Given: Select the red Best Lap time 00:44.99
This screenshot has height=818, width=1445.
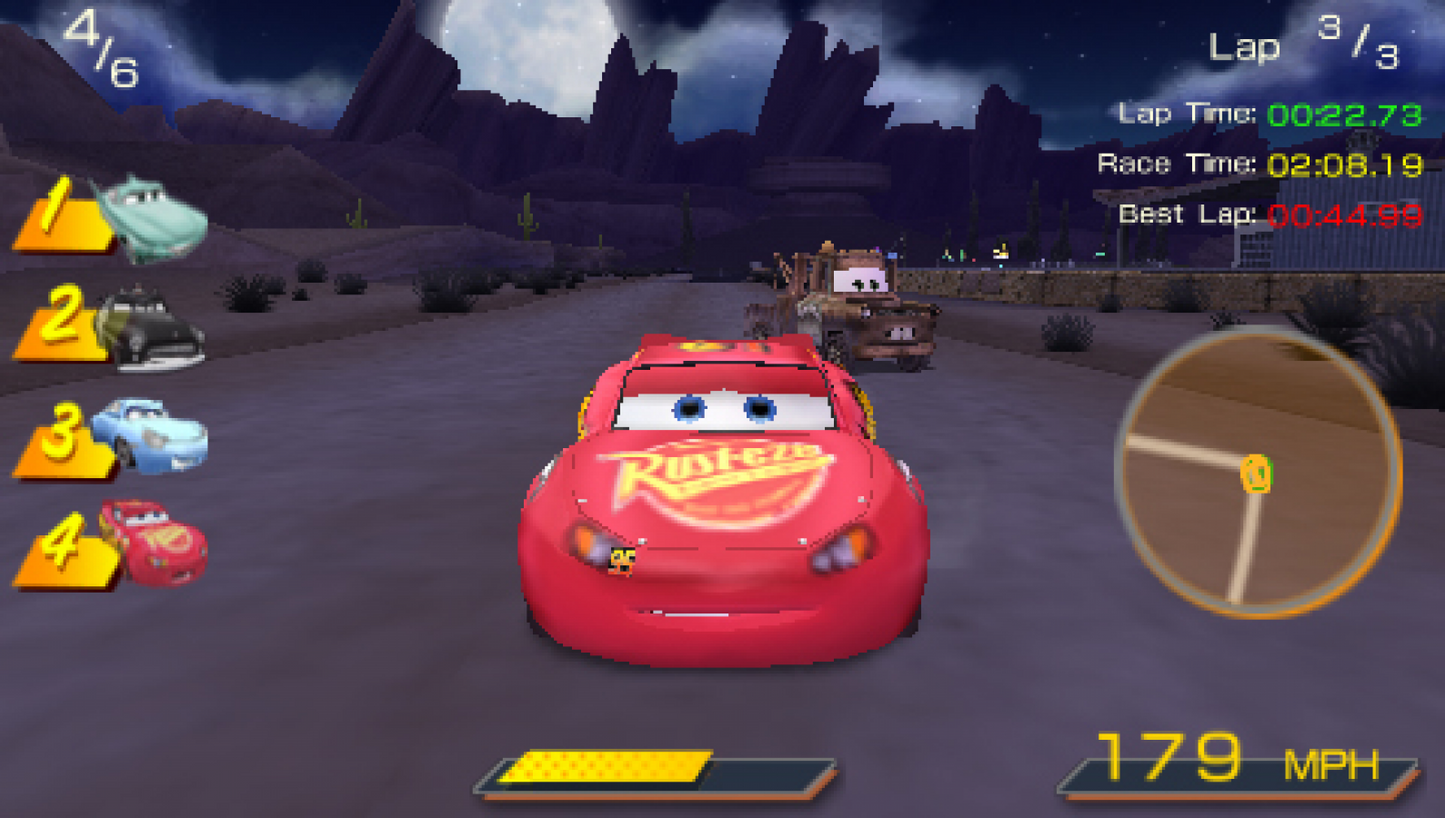Looking at the screenshot, I should point(1347,213).
